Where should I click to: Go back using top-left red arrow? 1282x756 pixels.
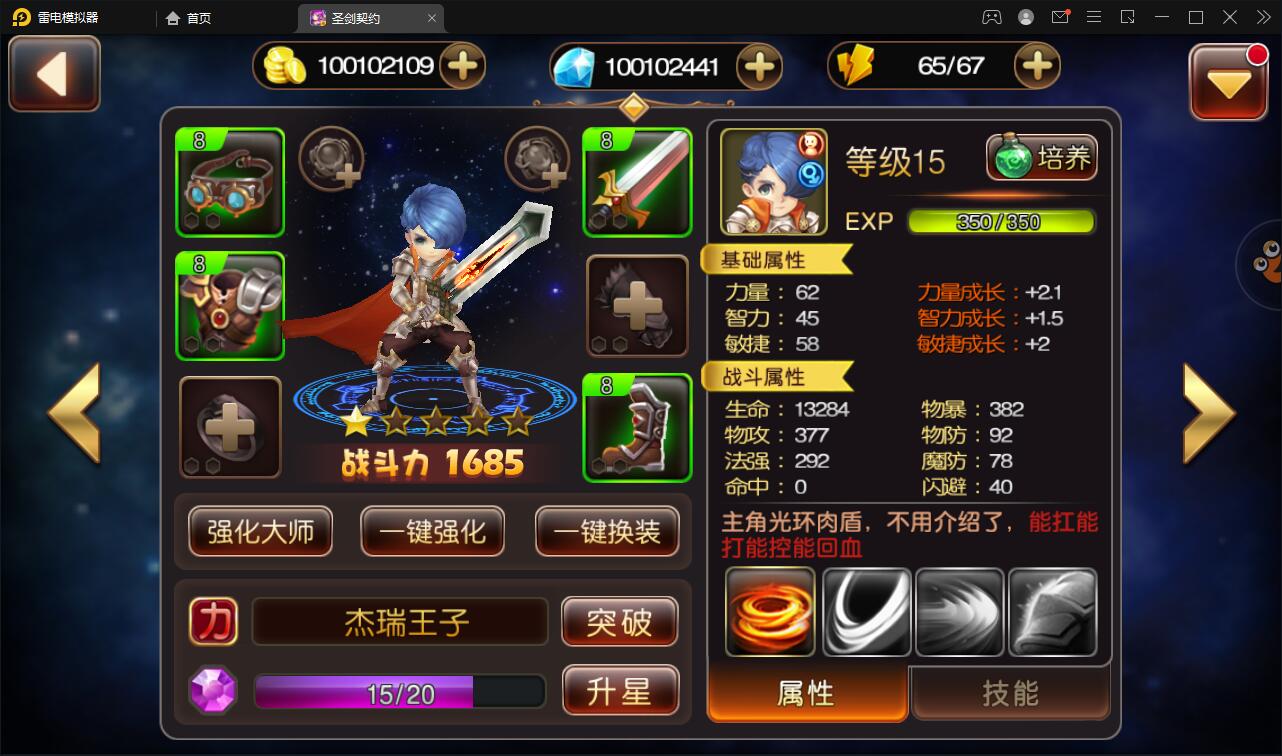(x=53, y=73)
